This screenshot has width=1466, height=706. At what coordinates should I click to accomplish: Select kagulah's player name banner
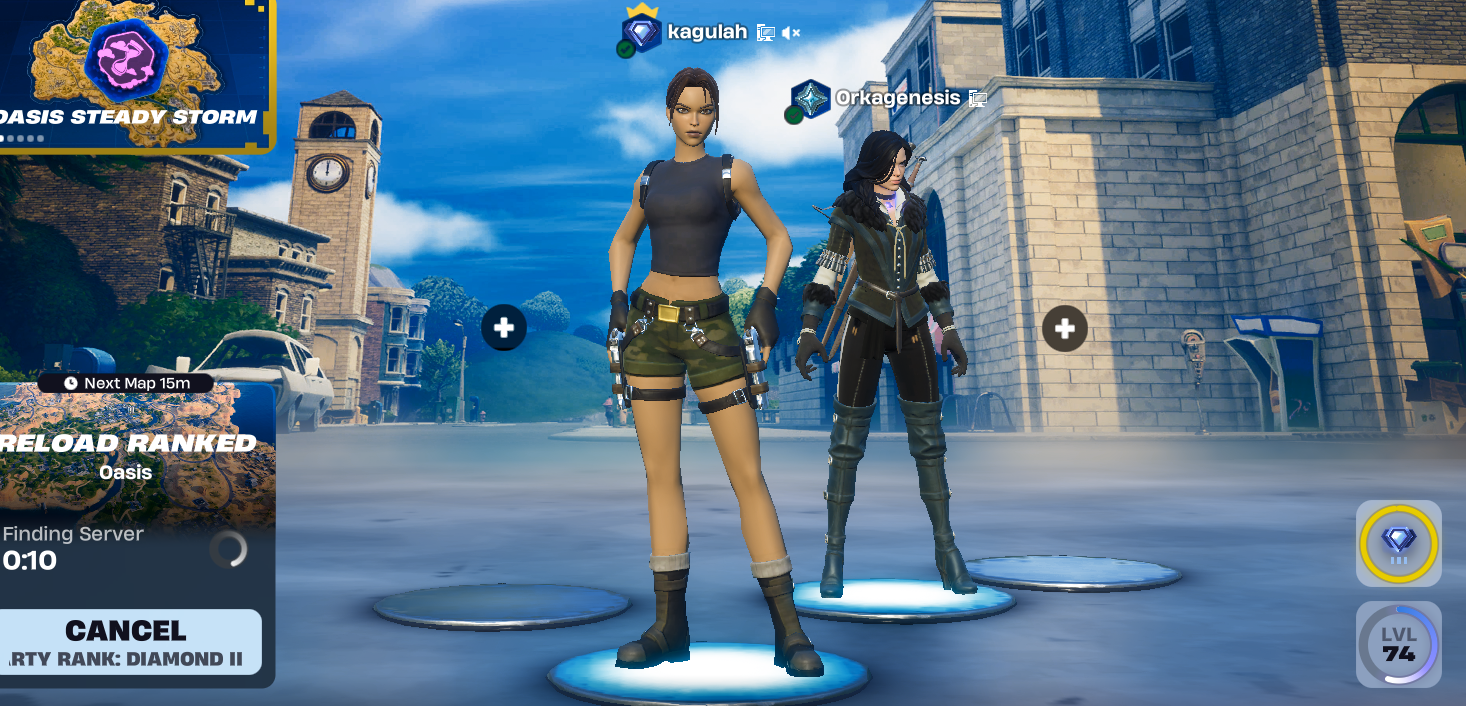pyautogui.click(x=706, y=32)
